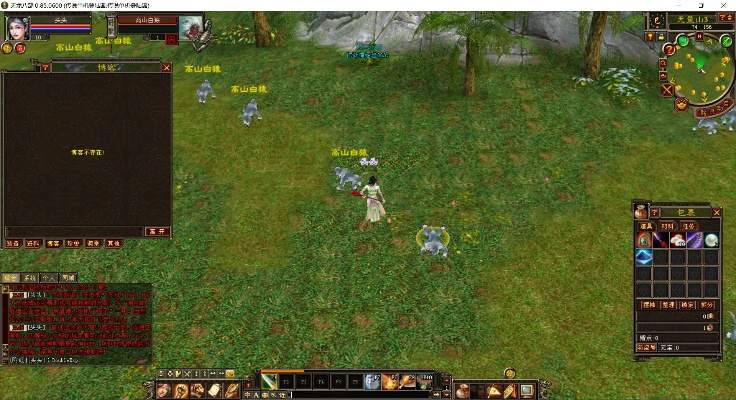Open the help question mark on the 博客 panel

tap(46, 68)
